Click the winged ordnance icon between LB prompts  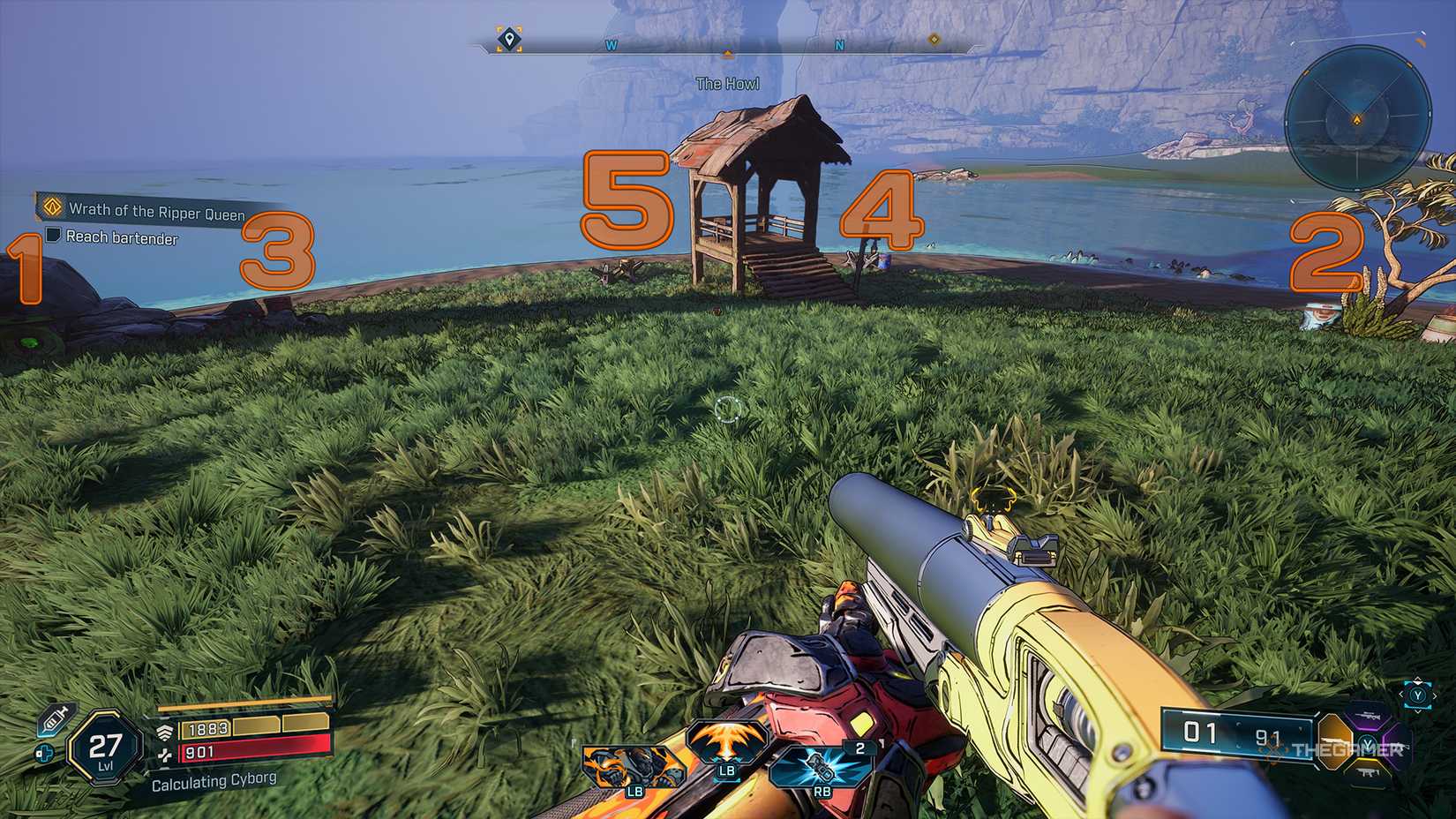click(728, 748)
